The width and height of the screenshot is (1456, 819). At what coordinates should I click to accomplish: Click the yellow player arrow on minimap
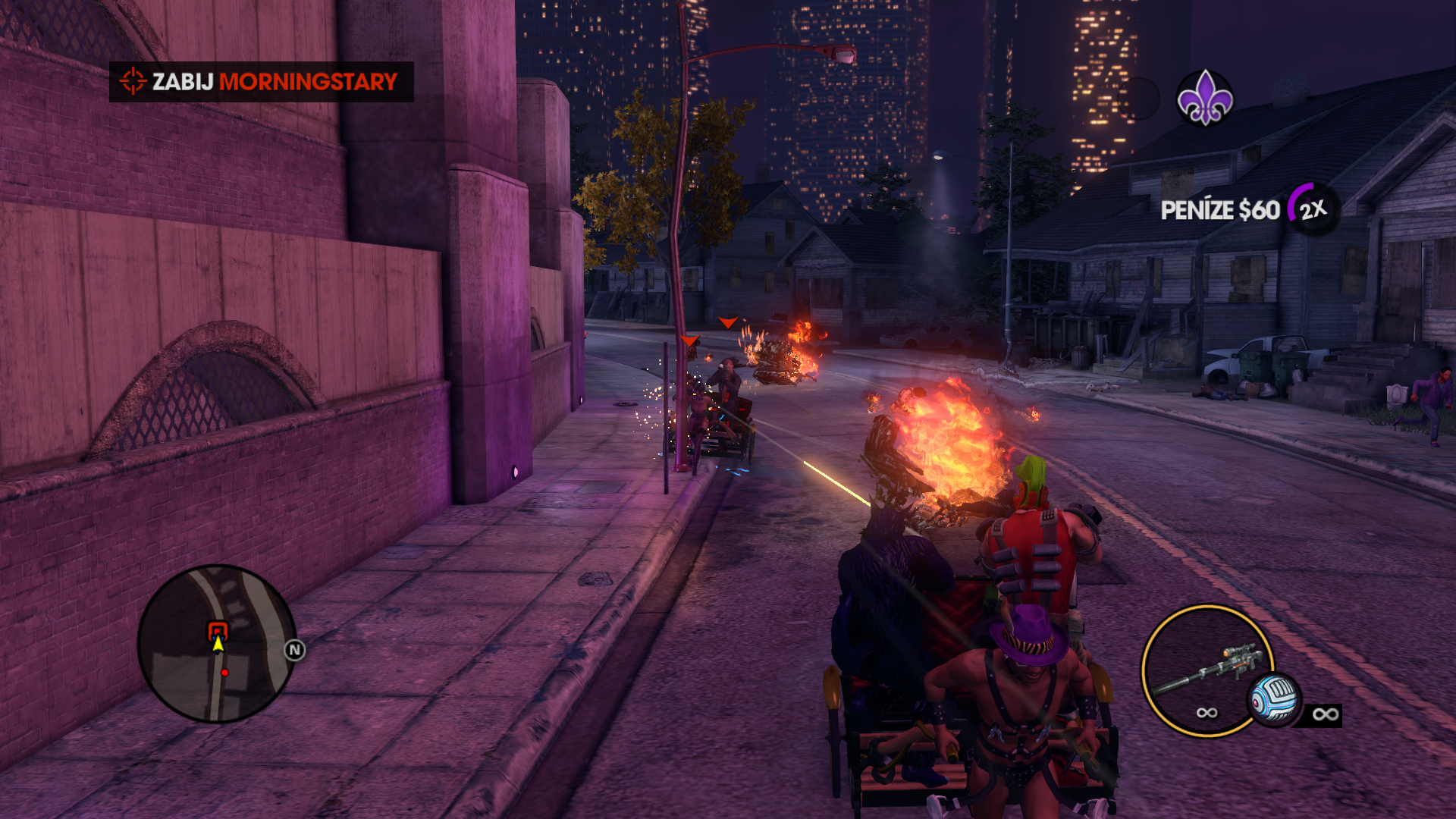click(218, 645)
